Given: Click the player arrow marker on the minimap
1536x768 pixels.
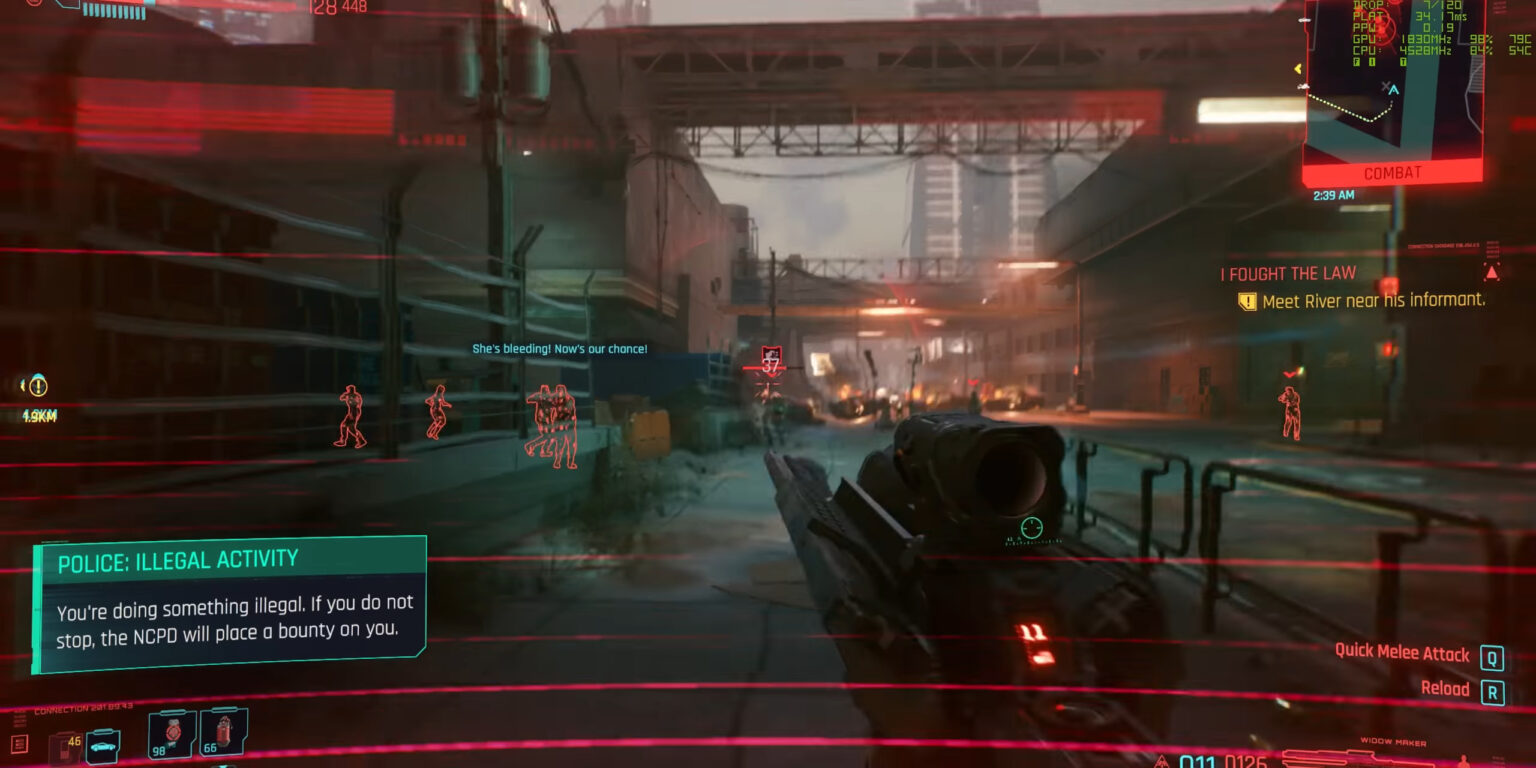Looking at the screenshot, I should 1394,90.
